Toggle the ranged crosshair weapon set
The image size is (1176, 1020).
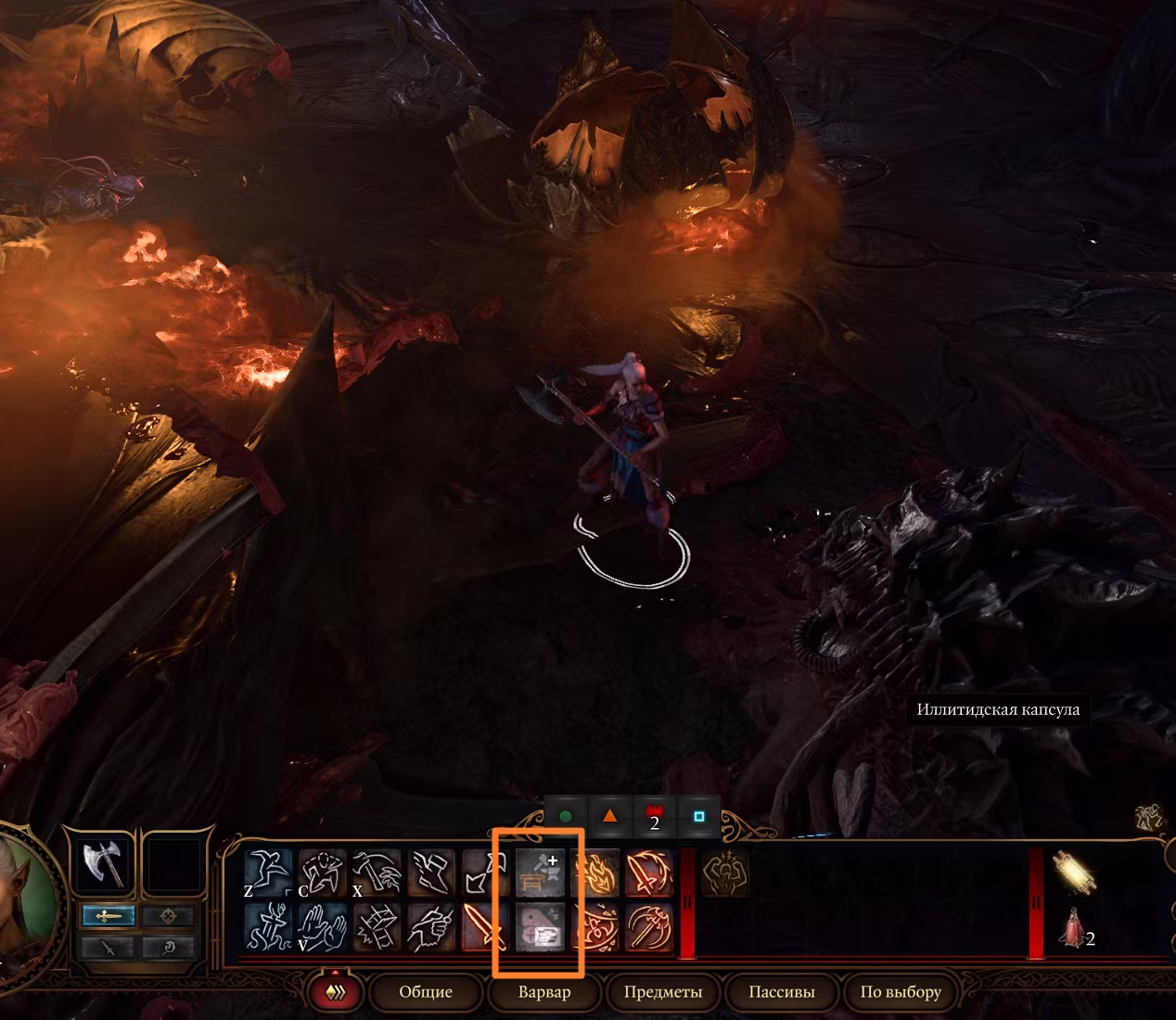(169, 916)
